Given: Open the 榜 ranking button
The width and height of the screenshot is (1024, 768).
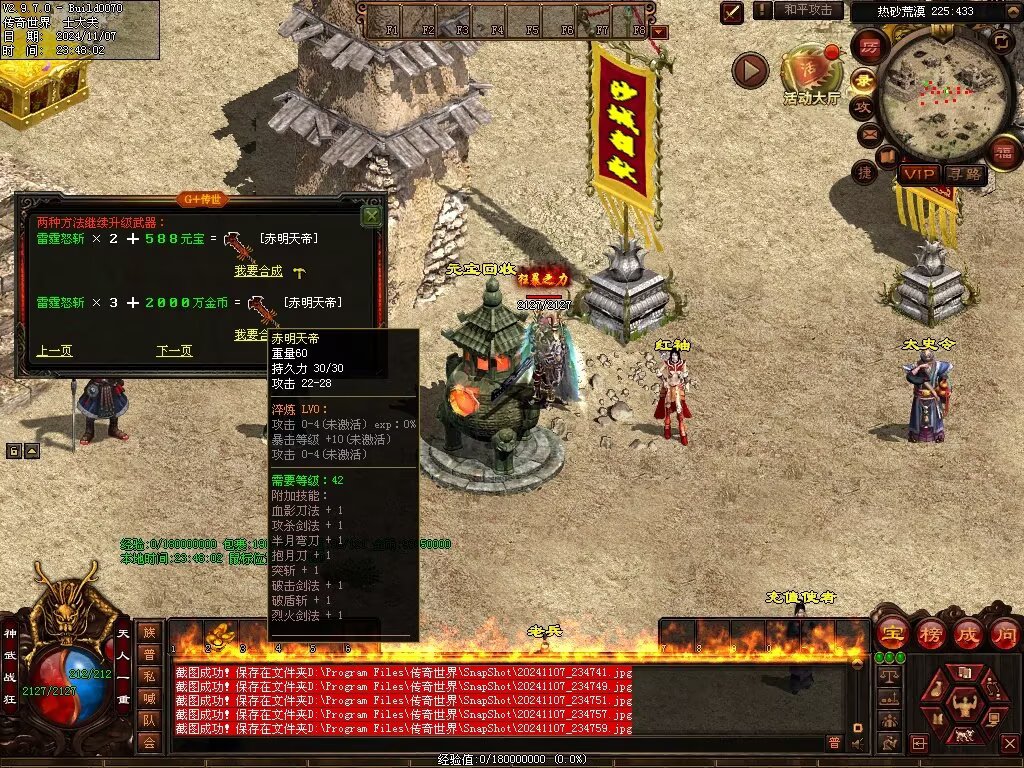Looking at the screenshot, I should click(930, 634).
